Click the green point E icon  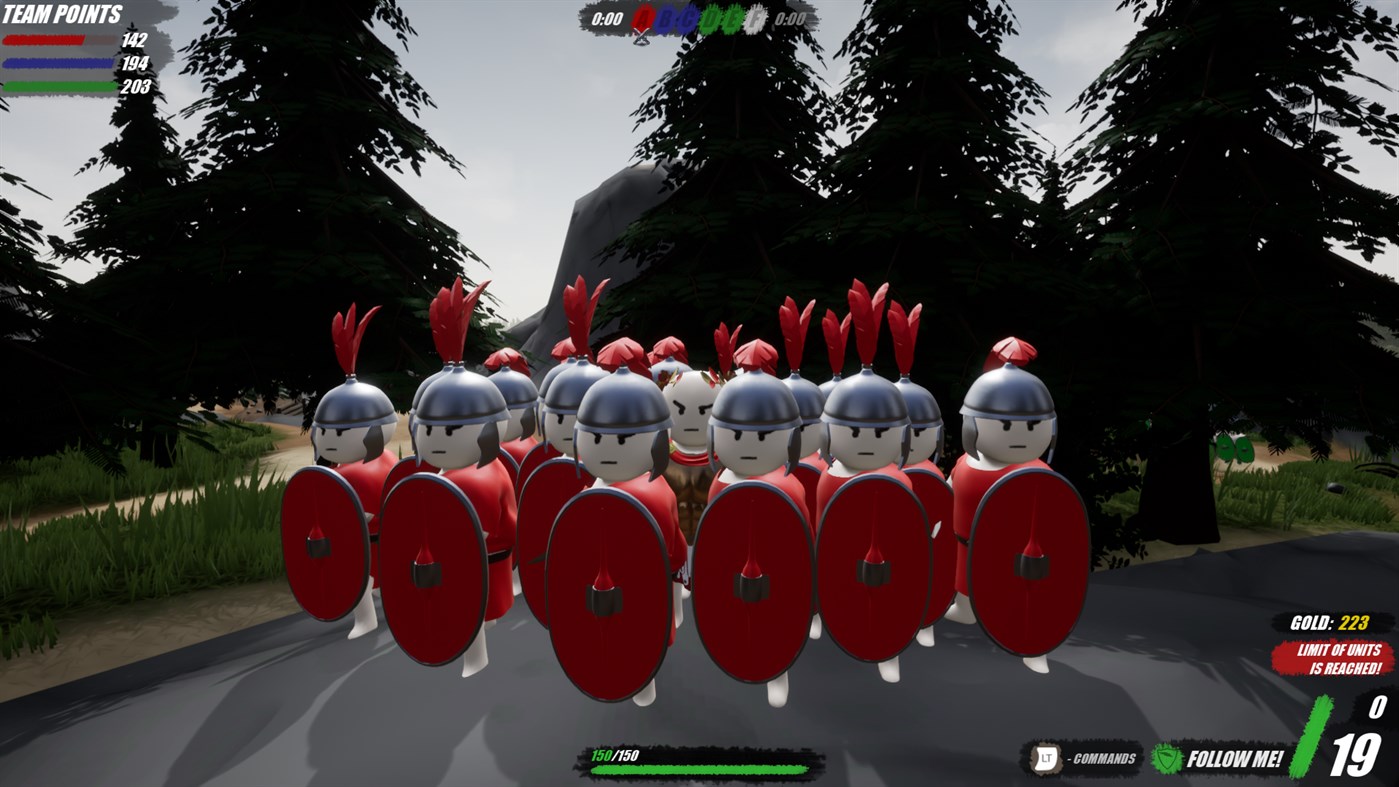731,18
